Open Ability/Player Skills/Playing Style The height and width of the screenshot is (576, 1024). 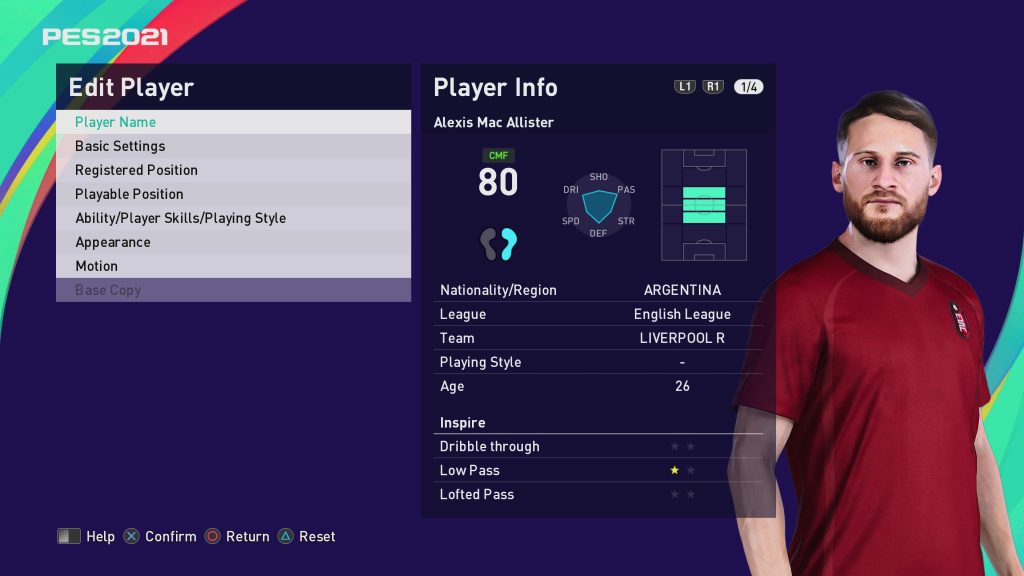[x=233, y=218]
